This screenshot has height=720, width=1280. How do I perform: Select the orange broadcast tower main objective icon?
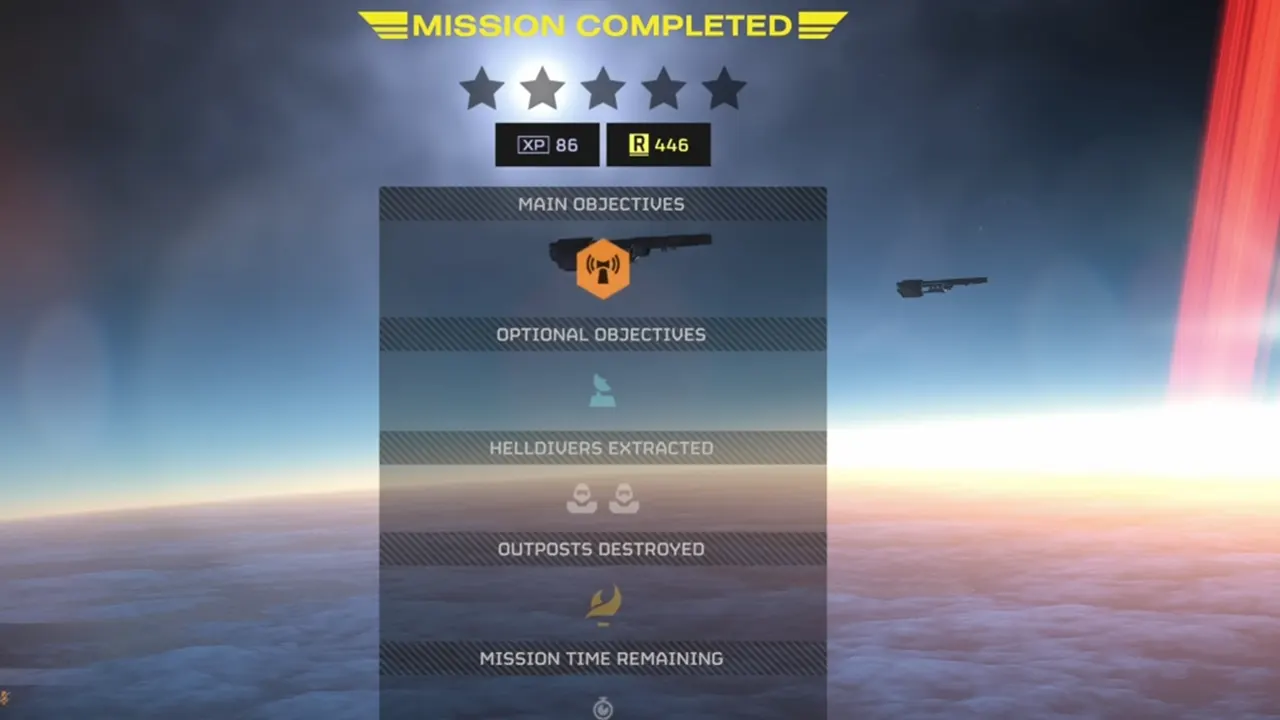(602, 268)
